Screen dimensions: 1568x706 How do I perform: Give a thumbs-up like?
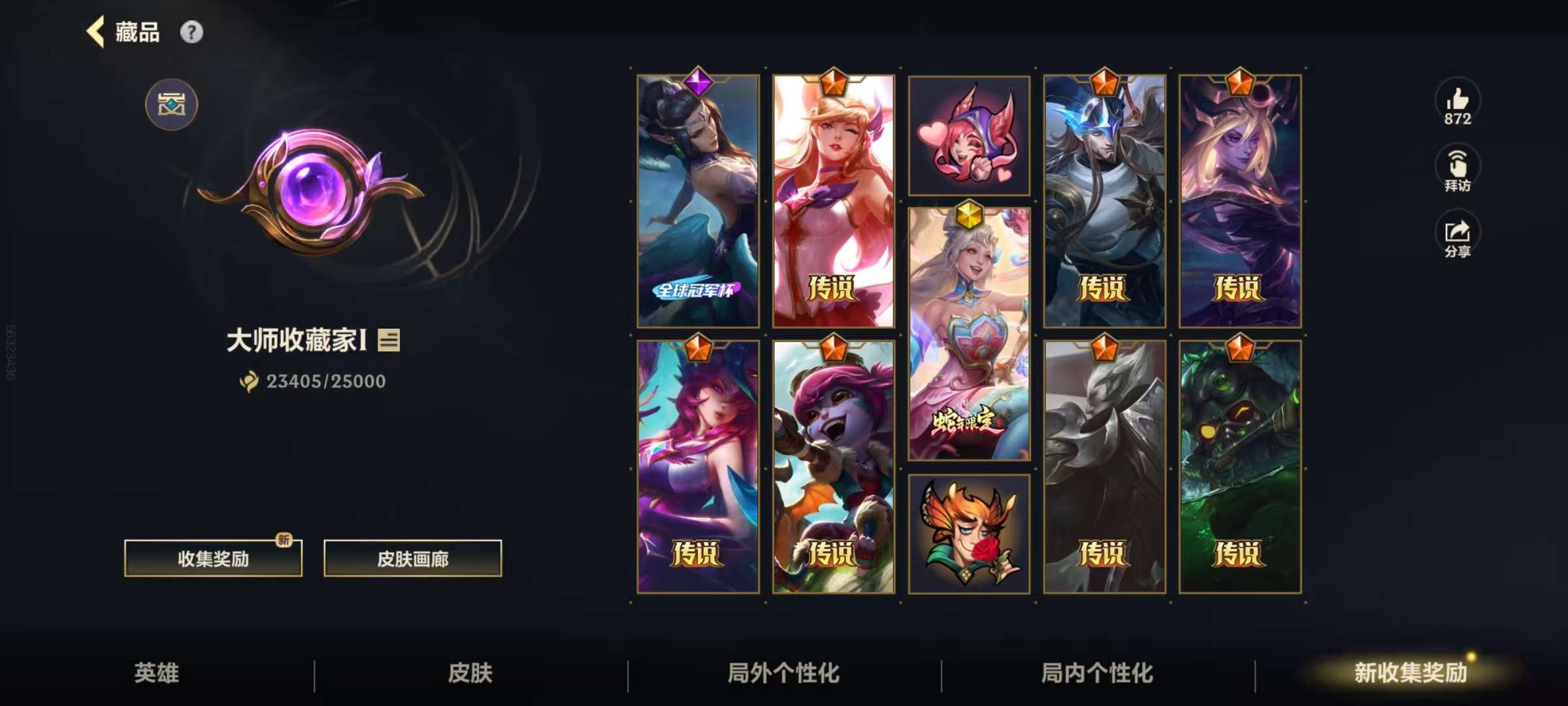(1457, 105)
